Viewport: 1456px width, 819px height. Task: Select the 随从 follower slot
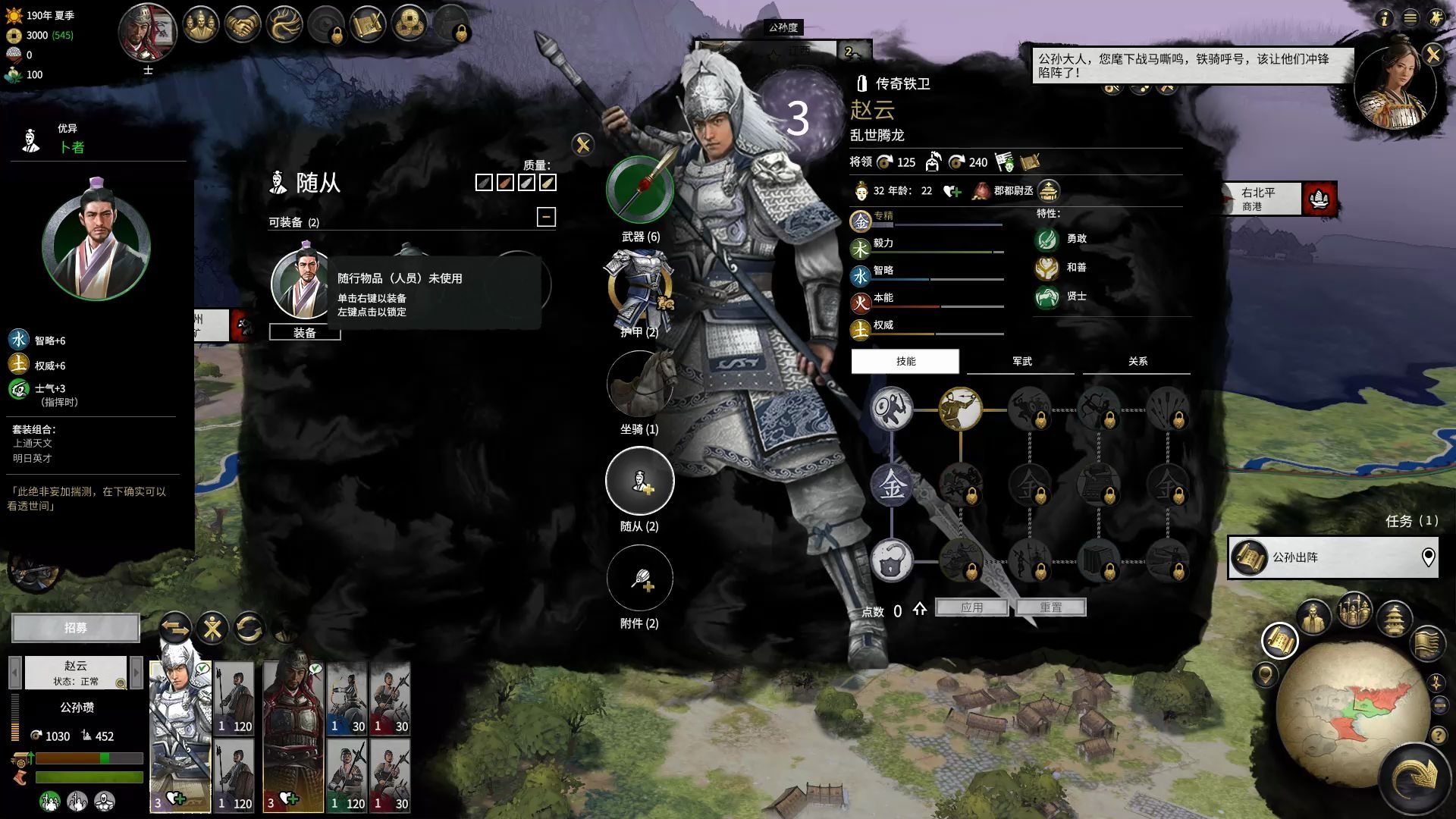point(640,481)
